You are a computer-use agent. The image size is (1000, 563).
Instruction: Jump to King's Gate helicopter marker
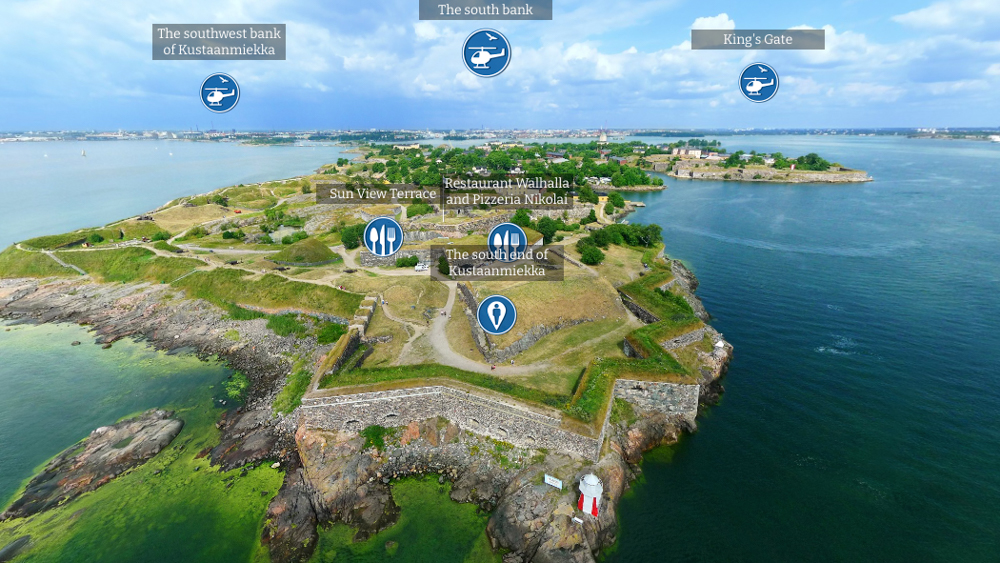coord(758,83)
